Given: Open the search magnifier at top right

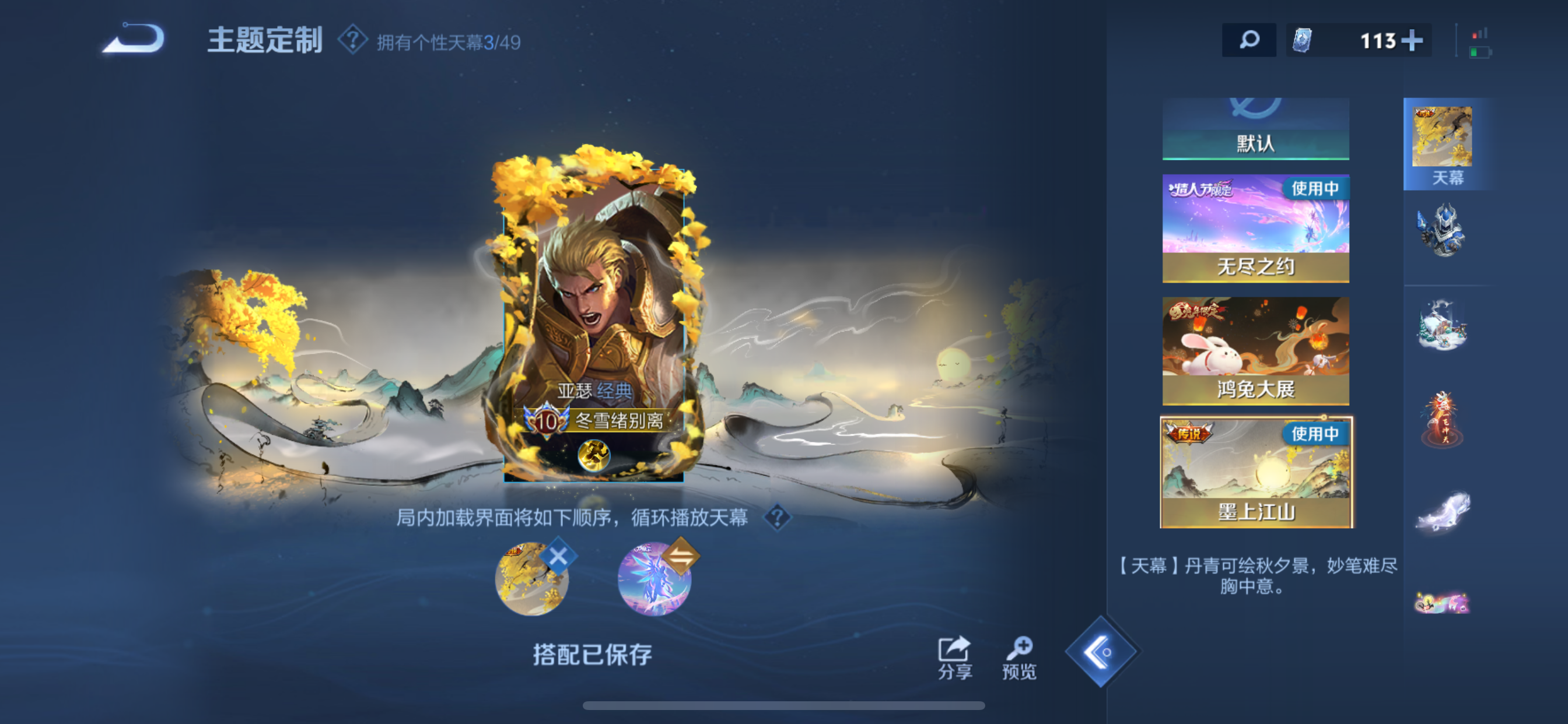Looking at the screenshot, I should [x=1249, y=41].
